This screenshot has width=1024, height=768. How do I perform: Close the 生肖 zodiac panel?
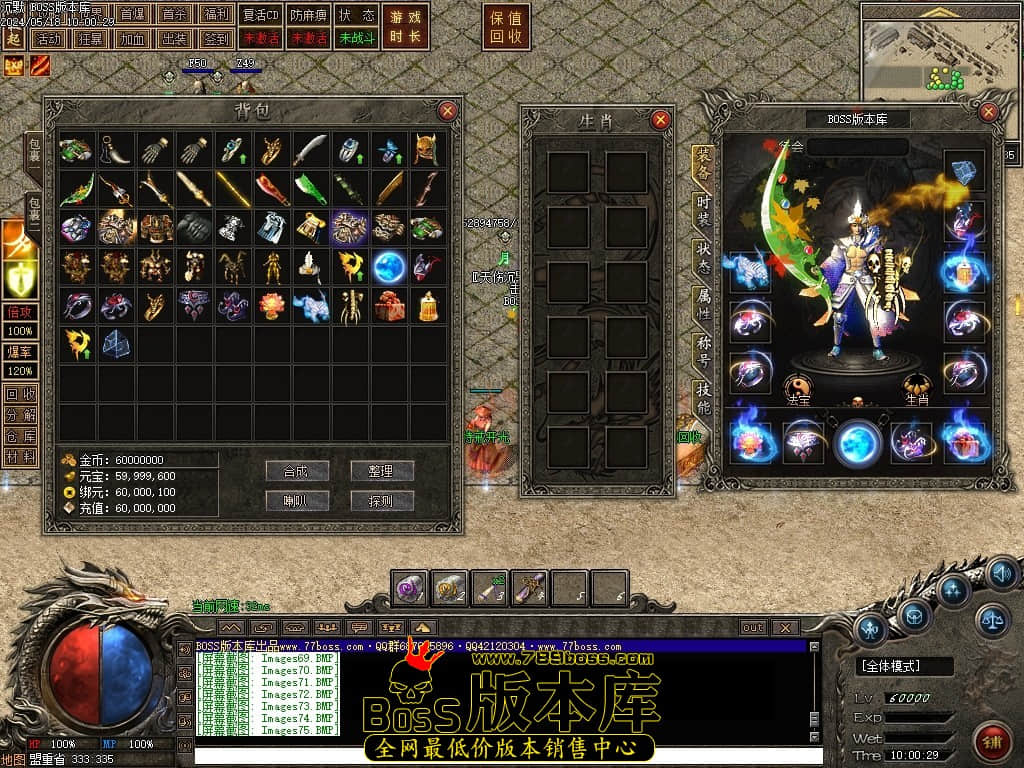pos(660,120)
